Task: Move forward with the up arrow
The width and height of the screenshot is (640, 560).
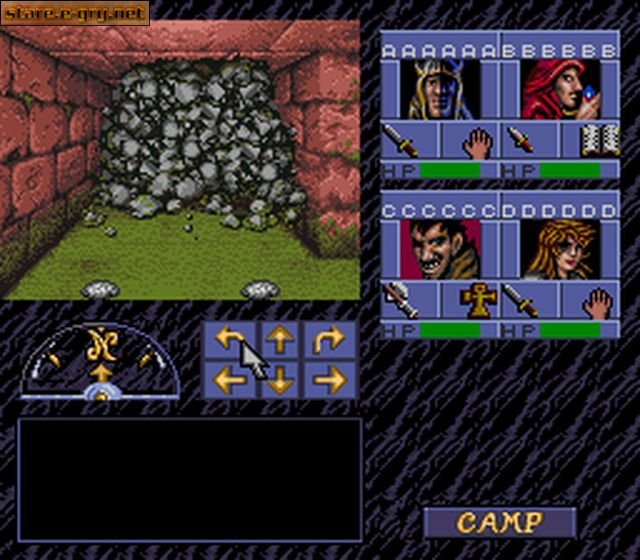Action: tap(280, 342)
